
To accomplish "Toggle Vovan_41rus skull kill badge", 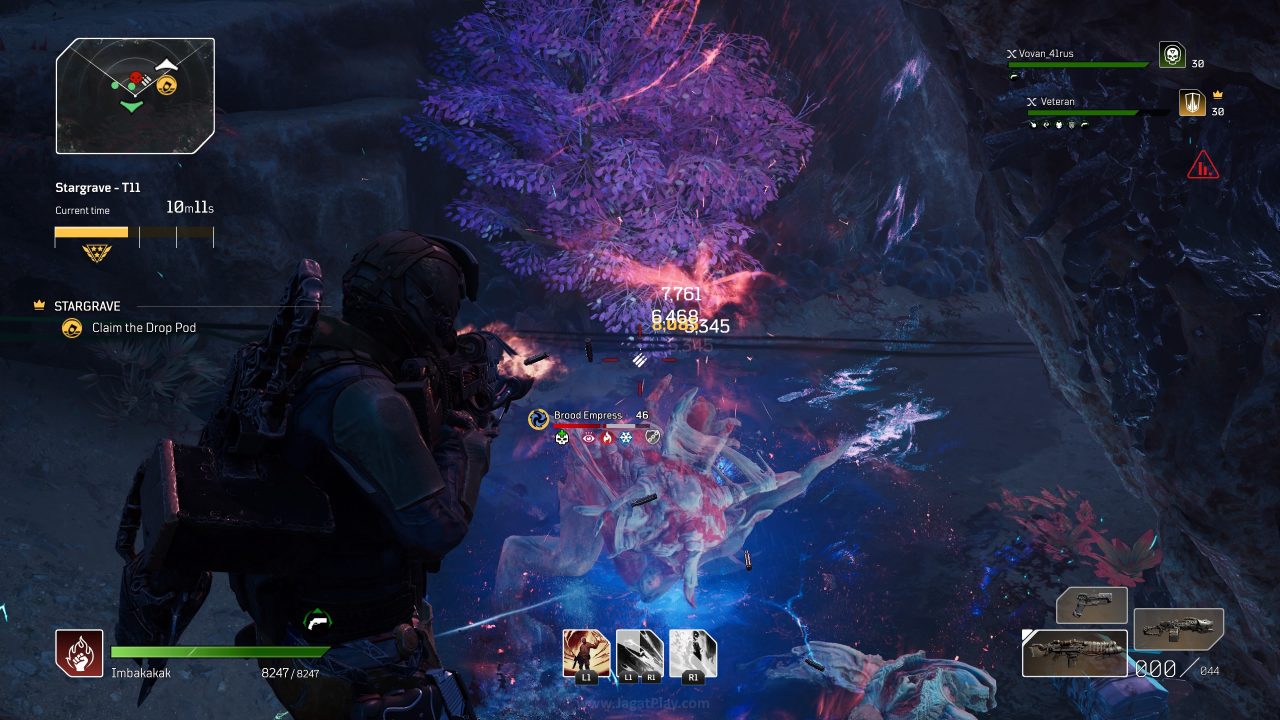I will coord(1171,55).
